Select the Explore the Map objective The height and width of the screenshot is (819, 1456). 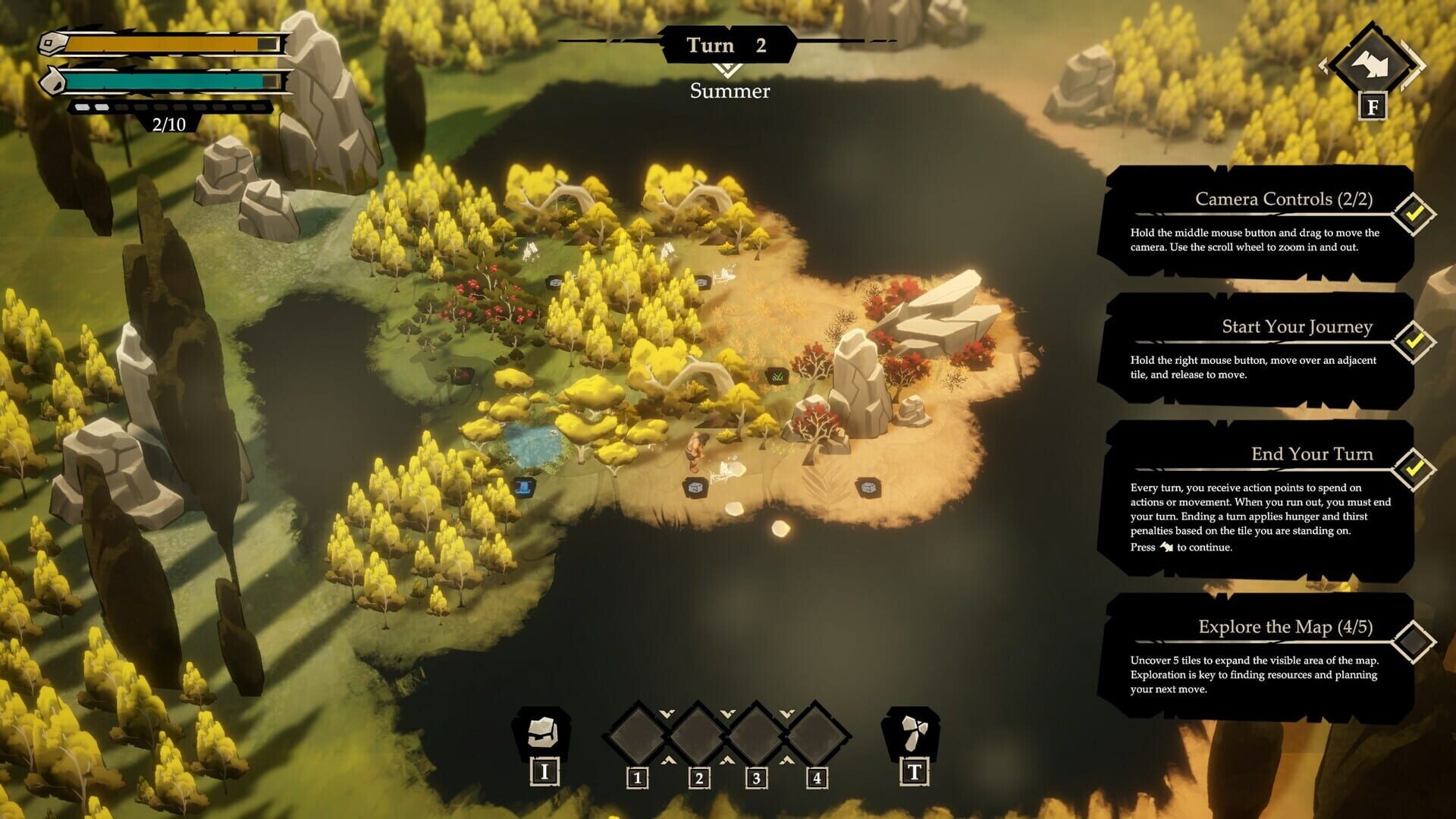coord(1257,657)
